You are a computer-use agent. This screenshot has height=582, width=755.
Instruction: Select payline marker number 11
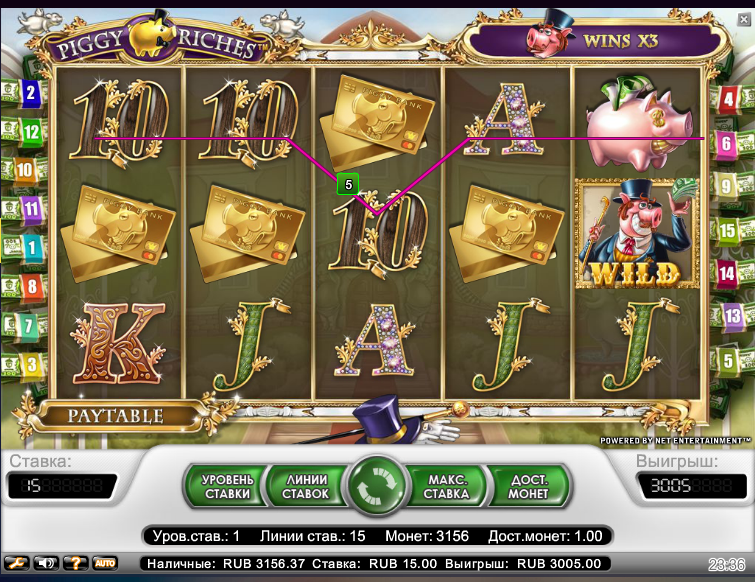click(31, 209)
